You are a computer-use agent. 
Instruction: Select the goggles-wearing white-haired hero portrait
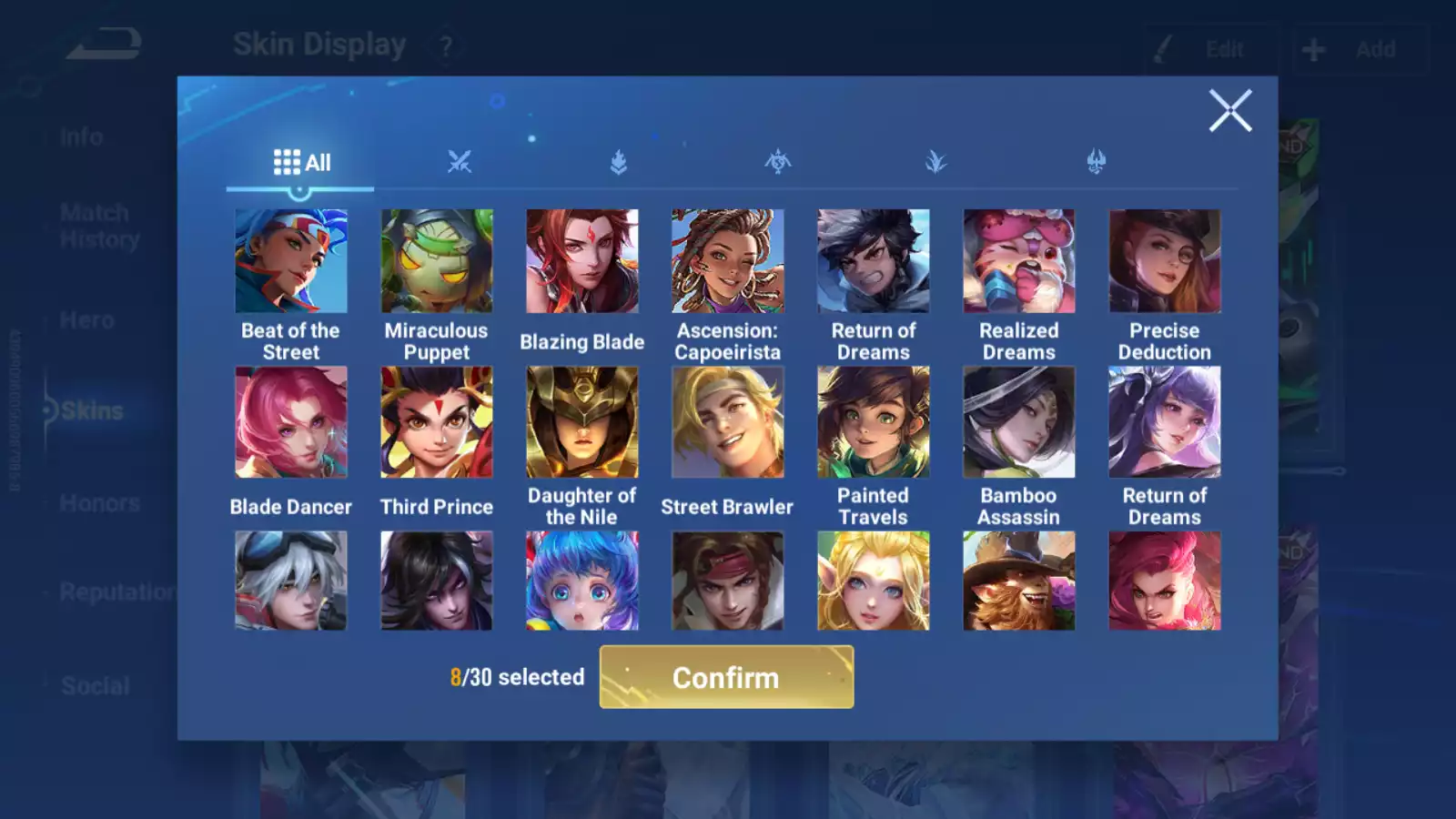[291, 581]
